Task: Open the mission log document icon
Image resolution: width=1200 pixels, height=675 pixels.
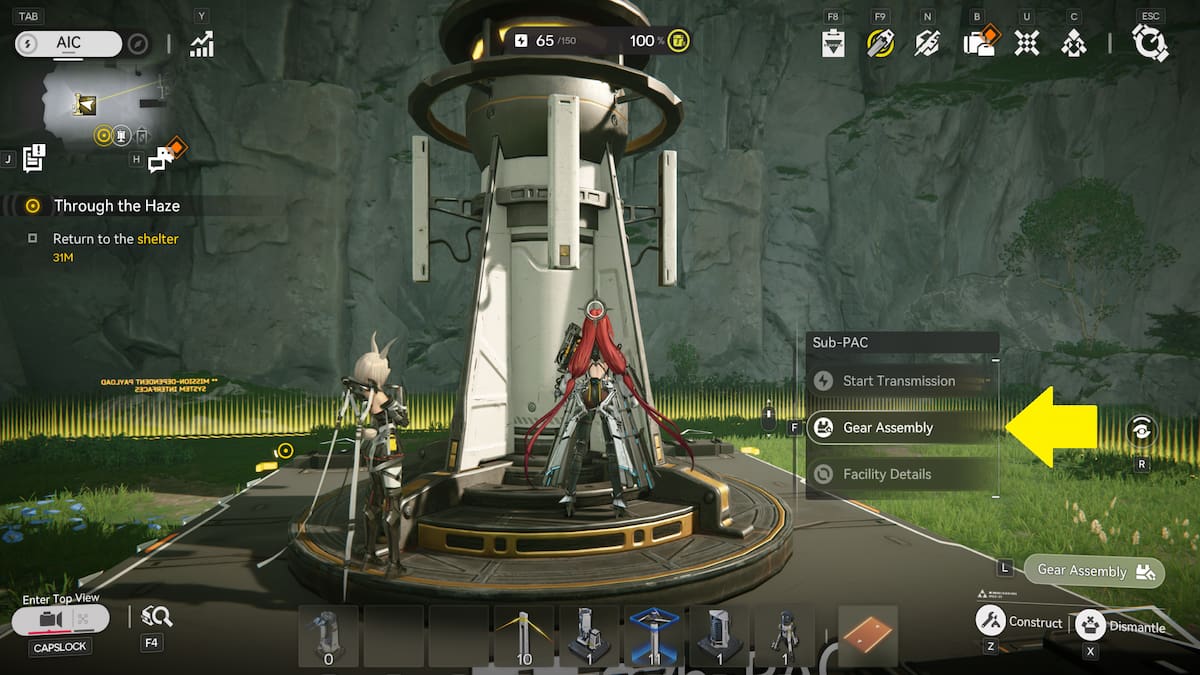Action: pos(35,158)
